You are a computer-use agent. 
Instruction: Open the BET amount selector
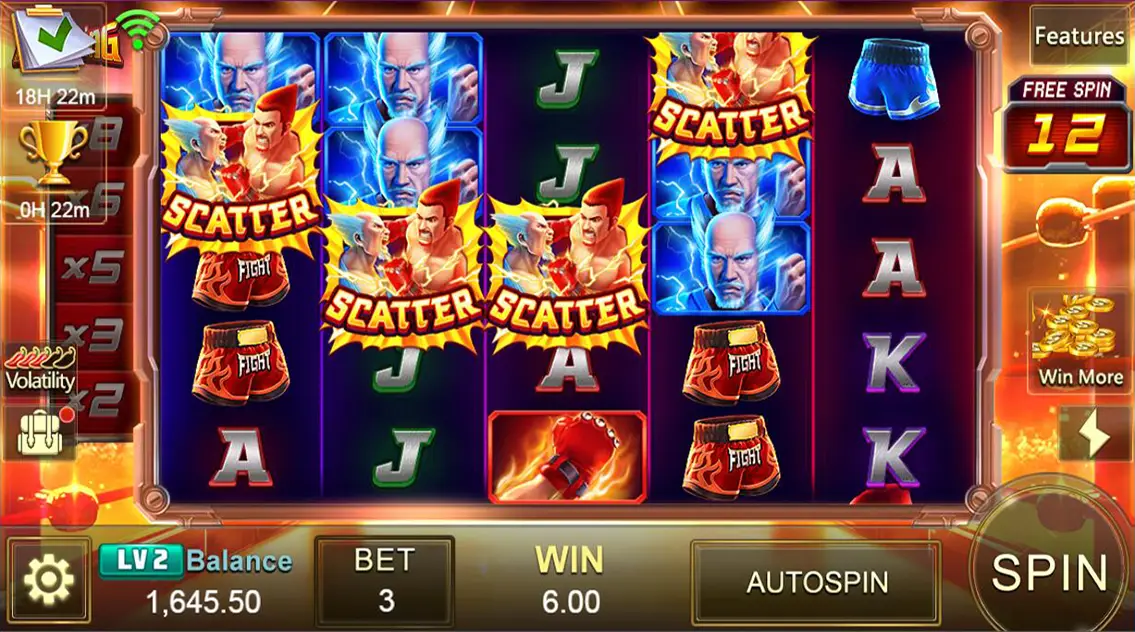pyautogui.click(x=385, y=581)
